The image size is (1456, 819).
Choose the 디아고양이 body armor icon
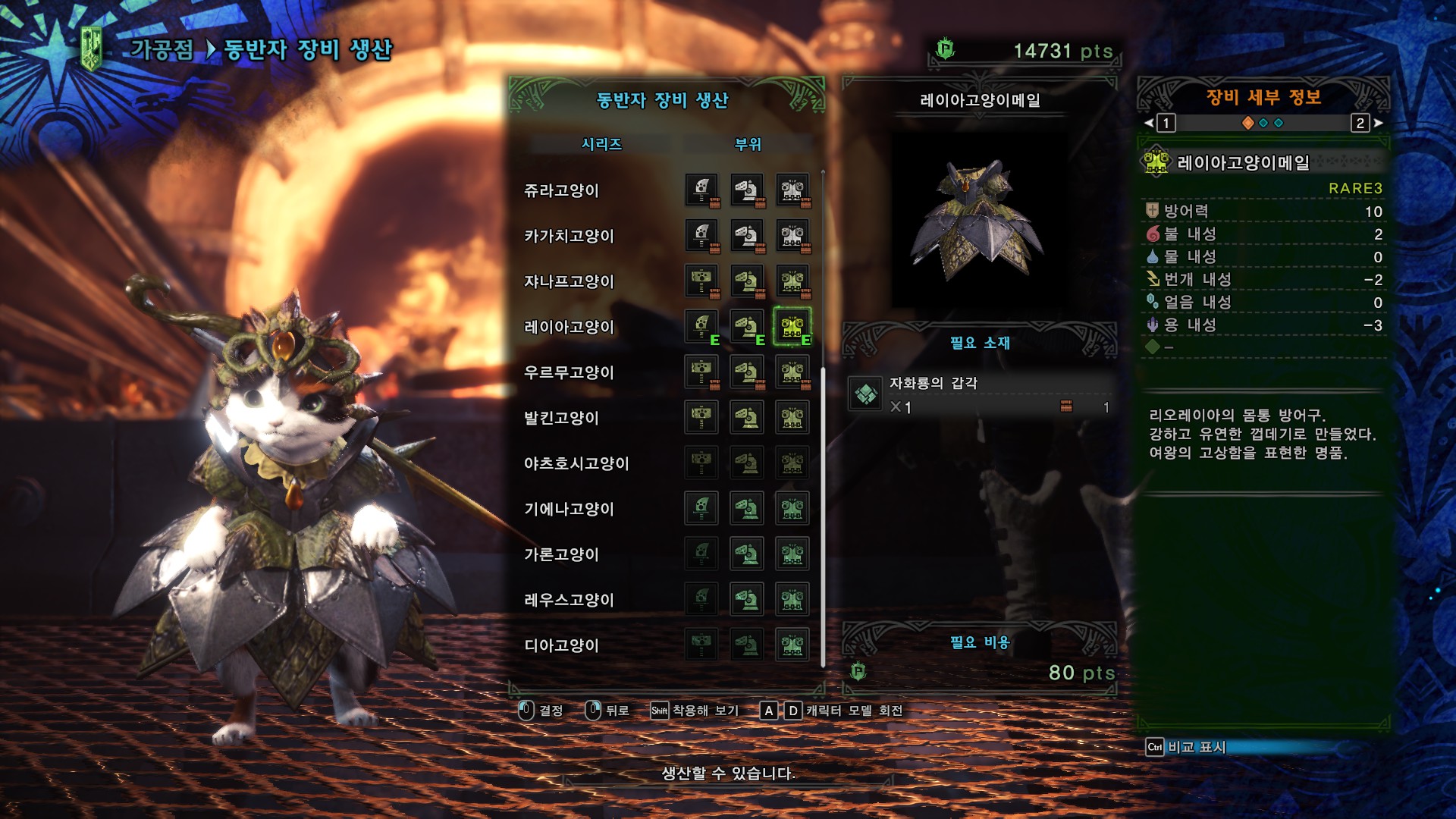click(x=792, y=645)
